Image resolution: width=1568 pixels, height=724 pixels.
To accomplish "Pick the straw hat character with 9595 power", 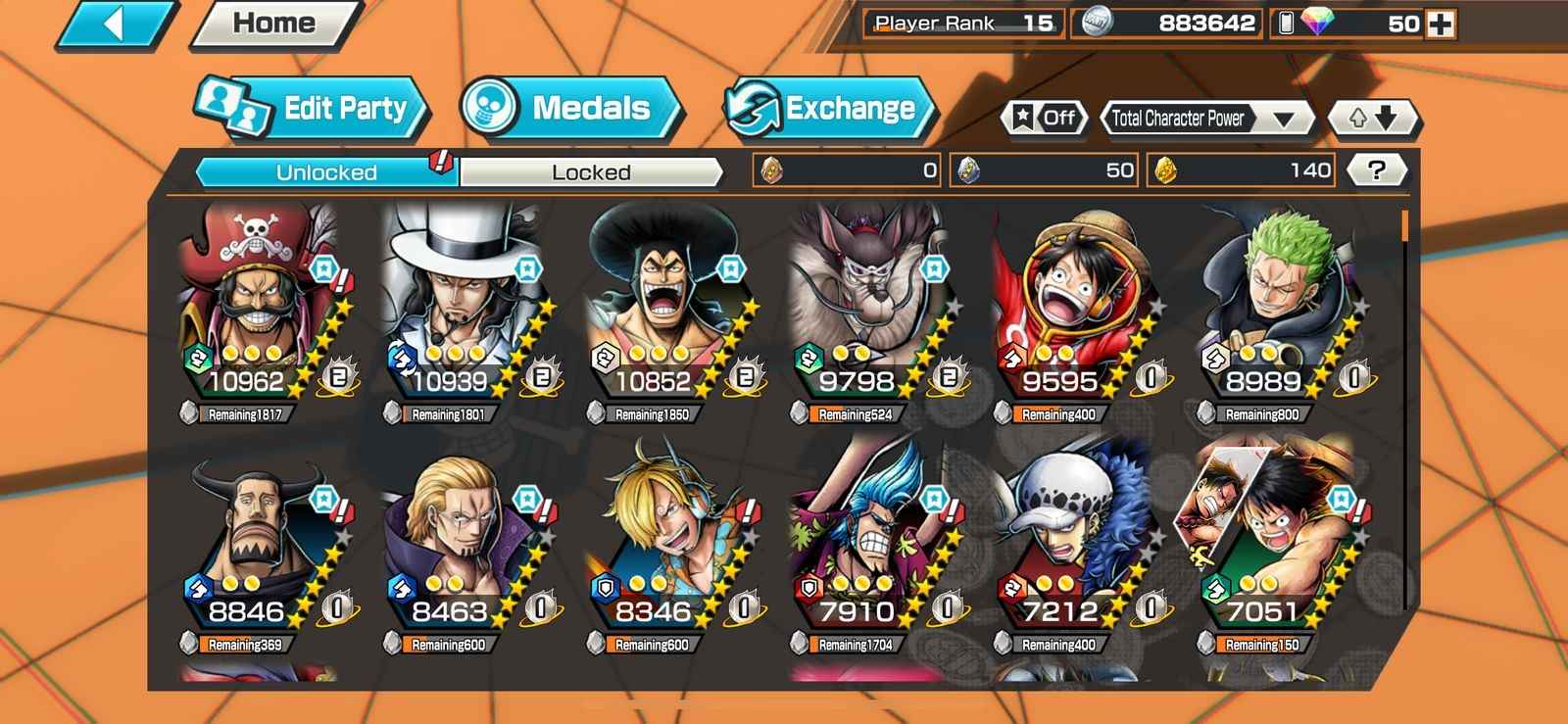I will [x=1073, y=304].
